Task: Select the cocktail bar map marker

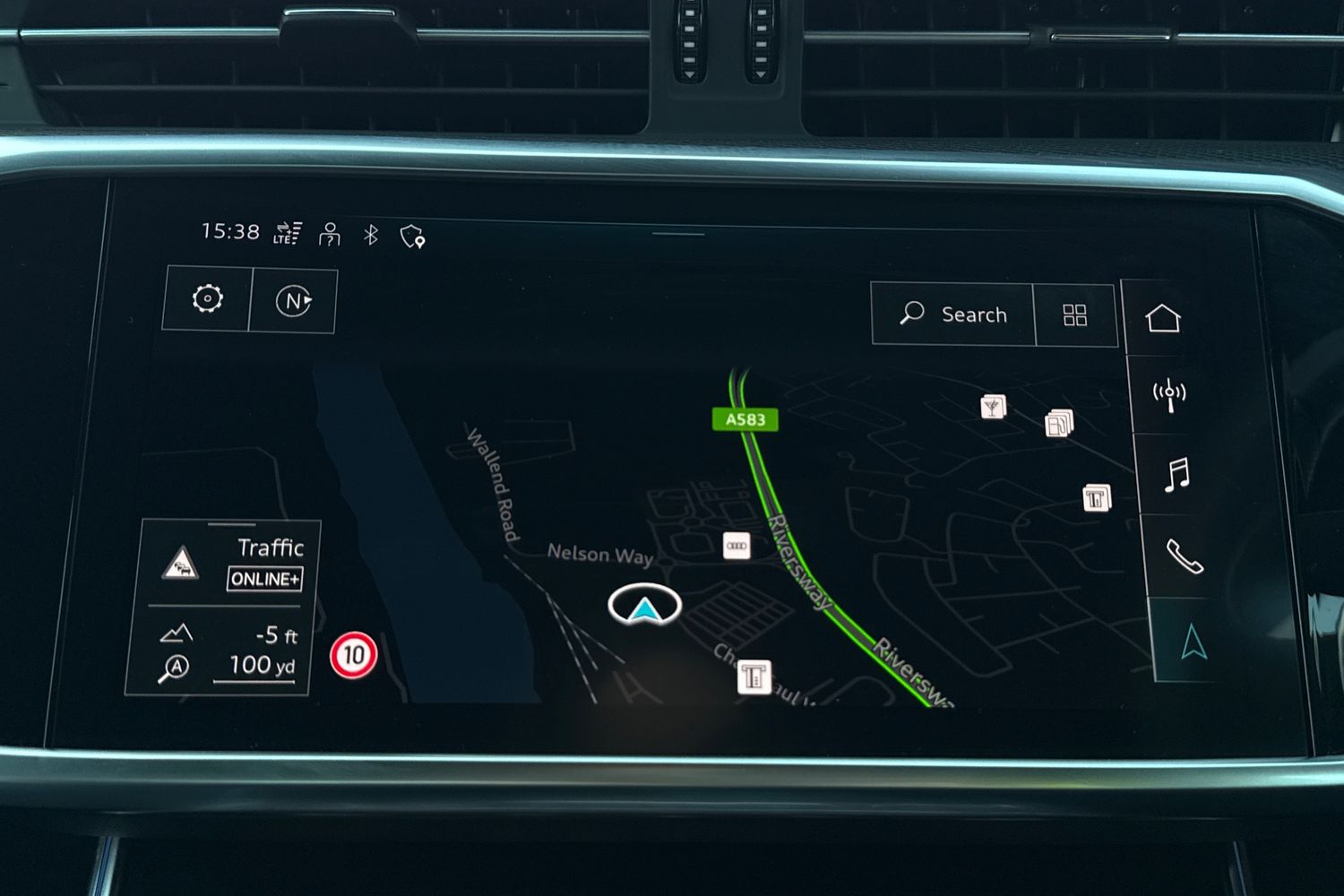Action: (x=993, y=408)
